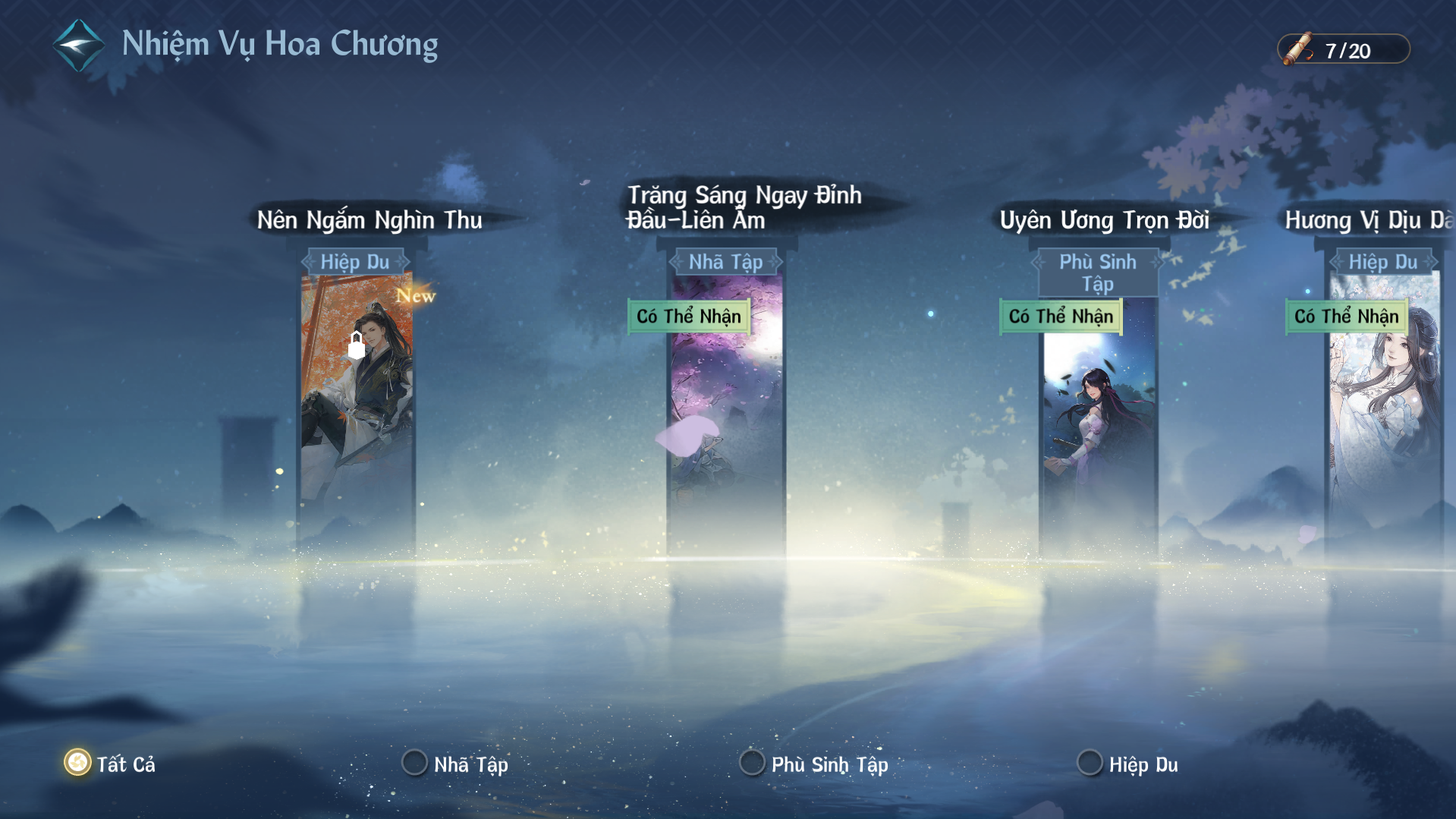Claim Có Thể Nhận on Hương Vị card
The image size is (1456, 819).
point(1346,317)
